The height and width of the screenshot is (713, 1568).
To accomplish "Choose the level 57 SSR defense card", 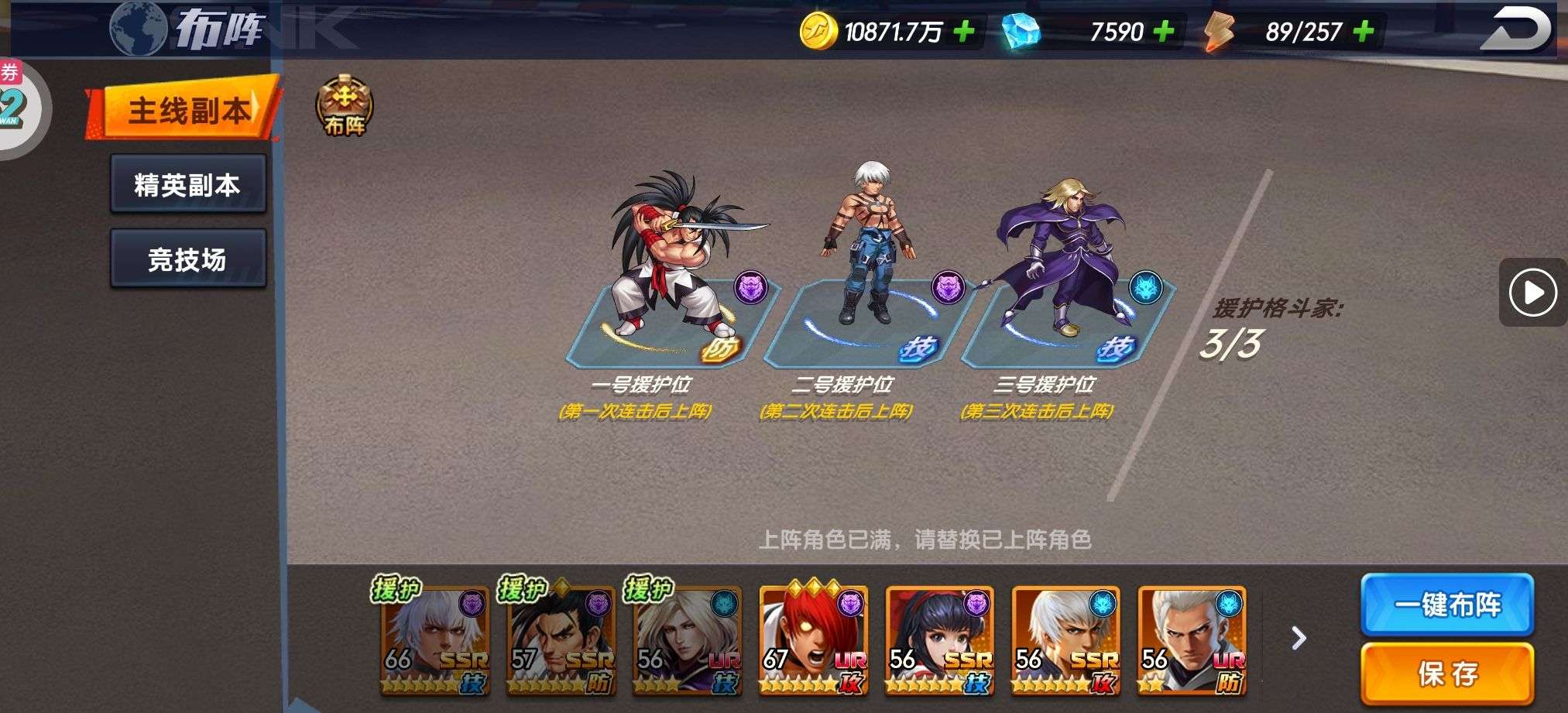I will tap(561, 641).
